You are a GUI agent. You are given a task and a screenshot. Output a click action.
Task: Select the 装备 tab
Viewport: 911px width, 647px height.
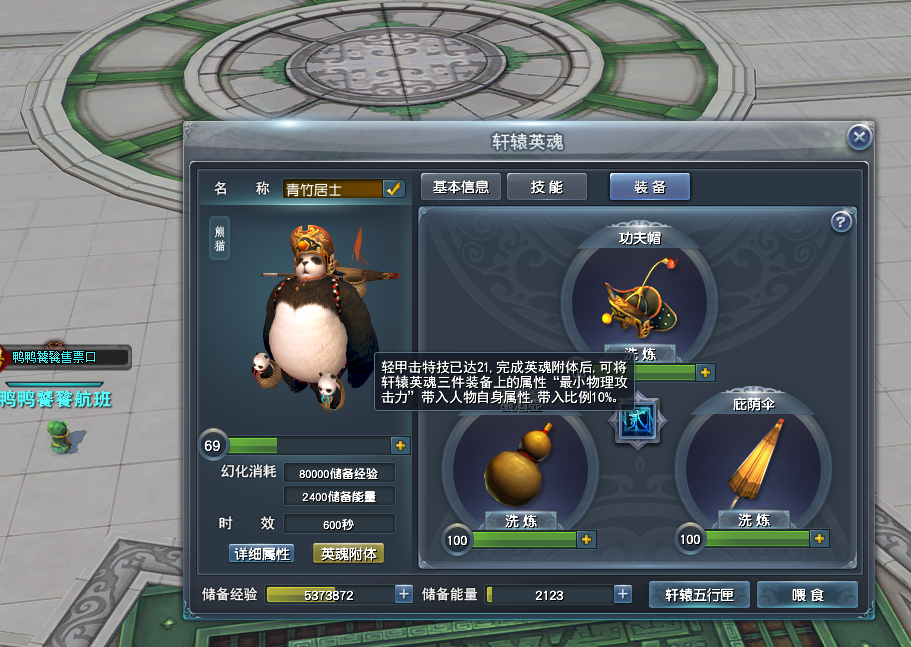pyautogui.click(x=649, y=187)
